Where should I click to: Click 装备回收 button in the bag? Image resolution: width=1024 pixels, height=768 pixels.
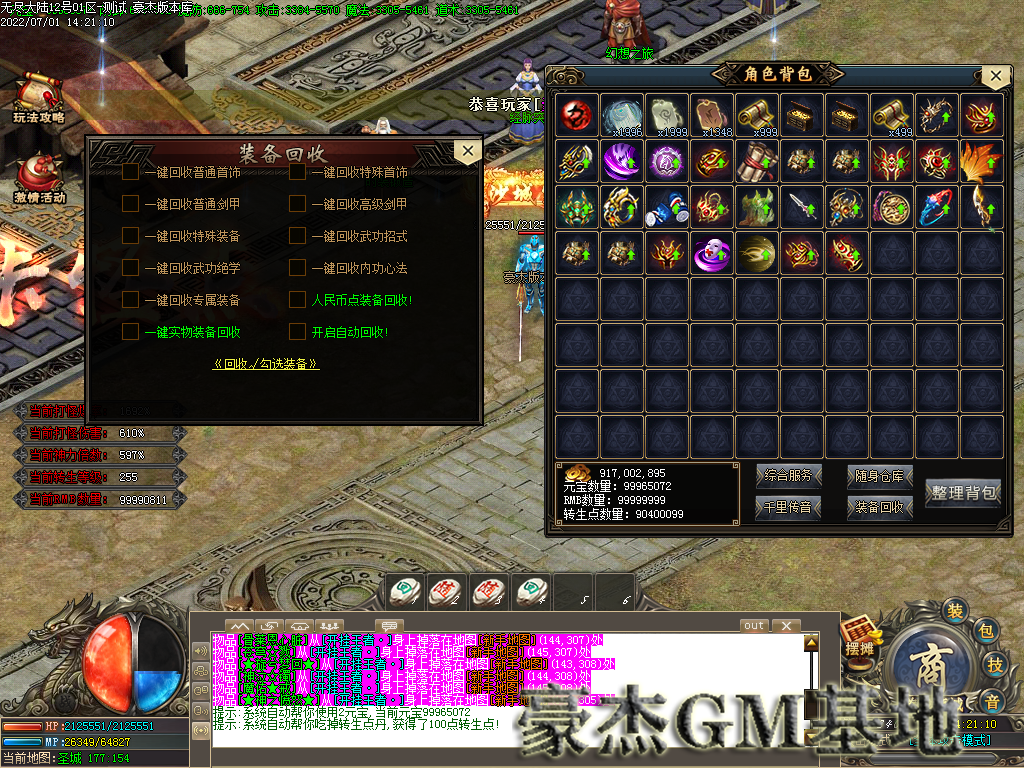880,507
